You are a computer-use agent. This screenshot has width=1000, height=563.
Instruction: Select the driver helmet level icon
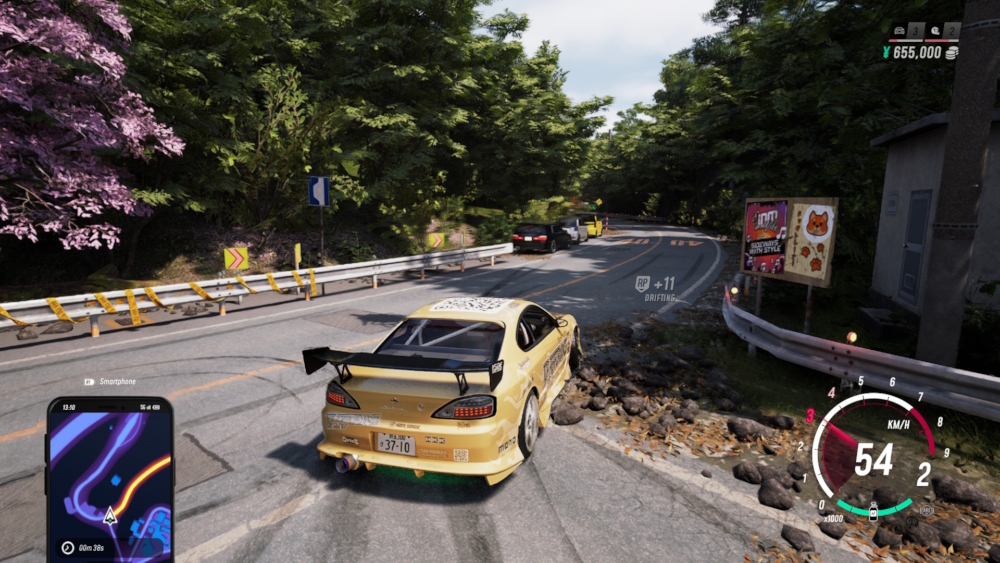935,31
